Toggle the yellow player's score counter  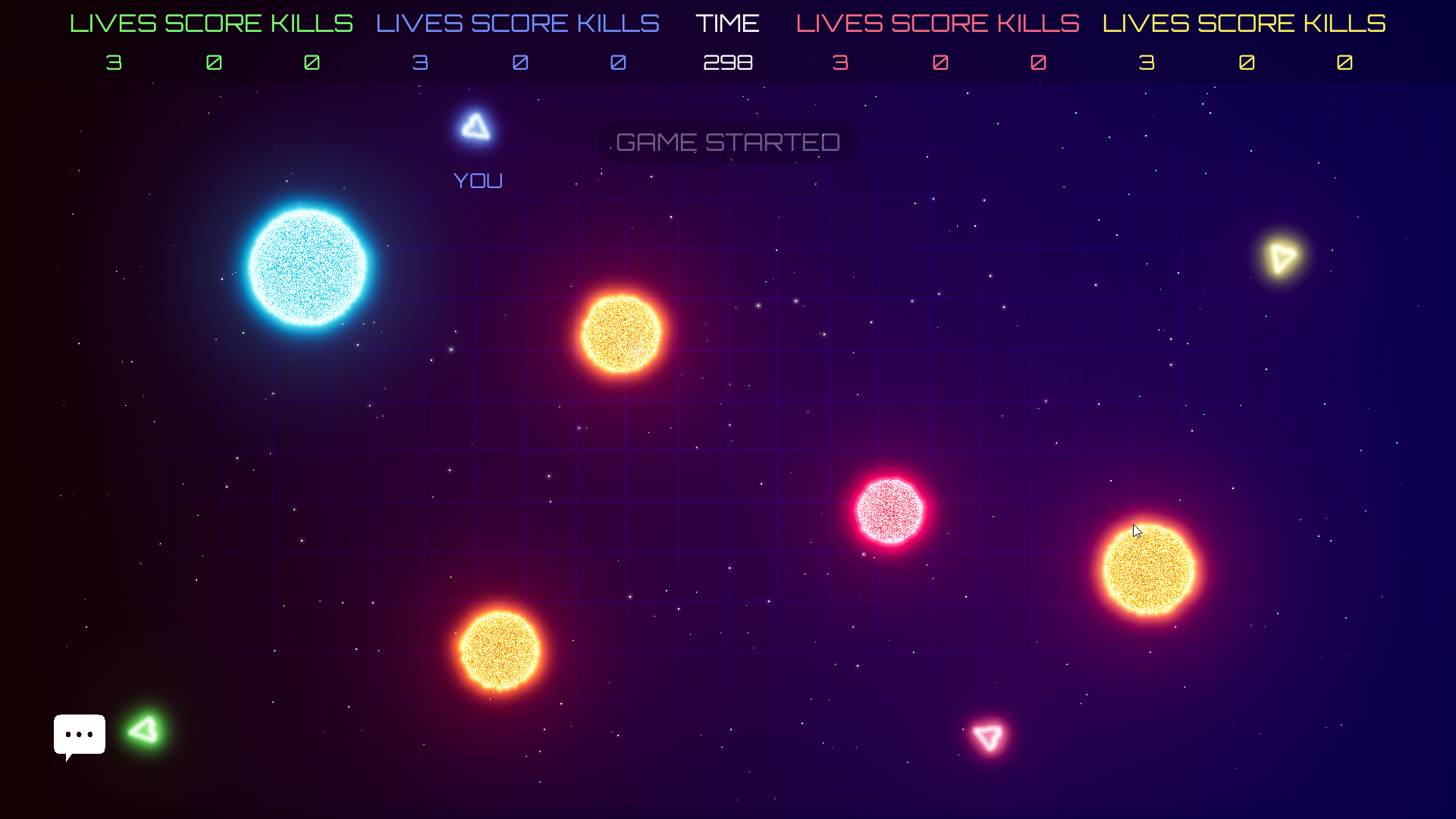pos(1246,62)
